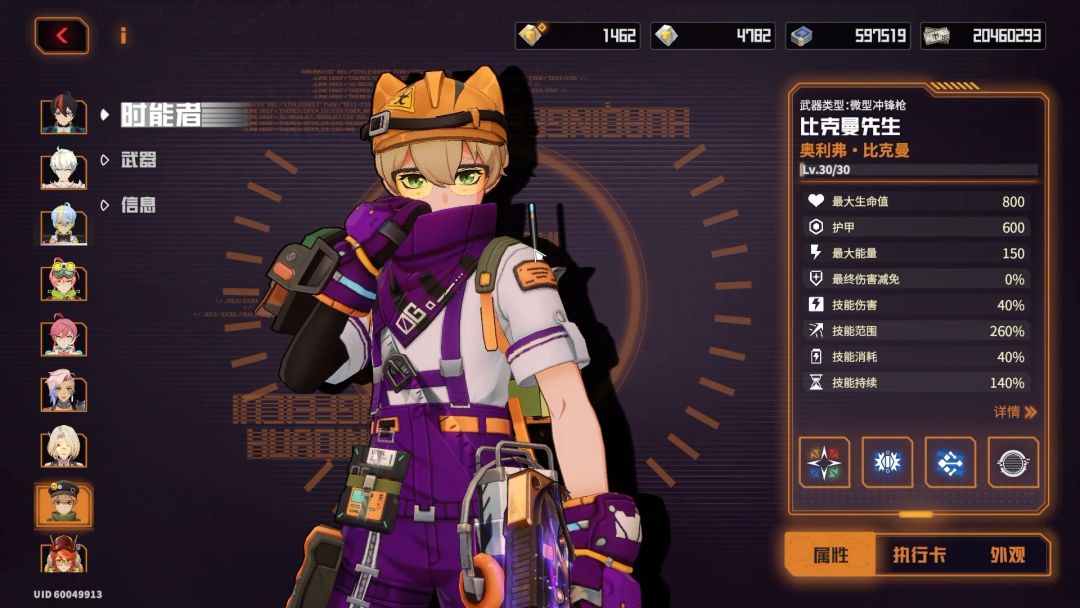Switch to the 属性 attributes tab

pyautogui.click(x=830, y=555)
